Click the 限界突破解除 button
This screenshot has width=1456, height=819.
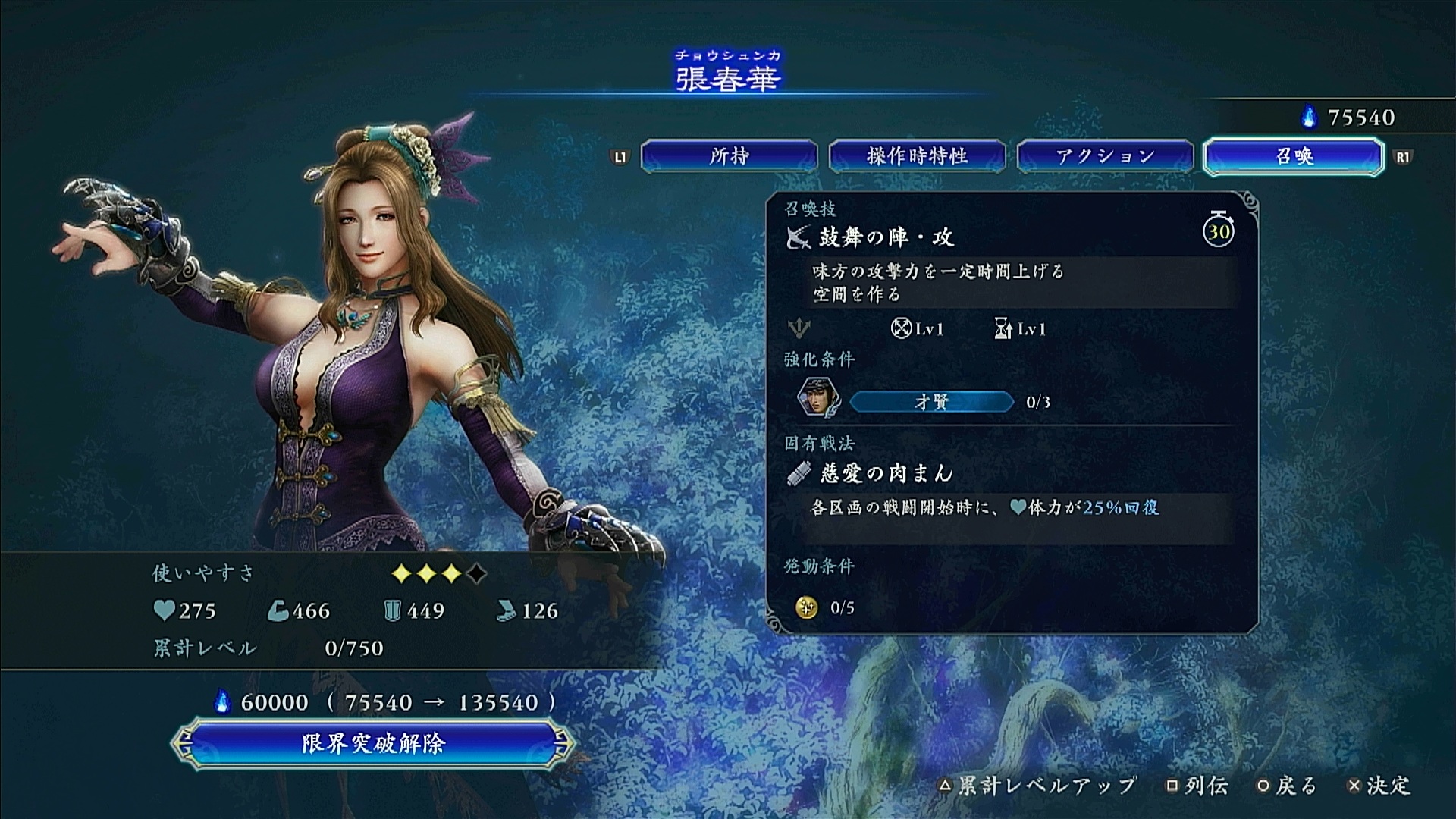tap(372, 743)
